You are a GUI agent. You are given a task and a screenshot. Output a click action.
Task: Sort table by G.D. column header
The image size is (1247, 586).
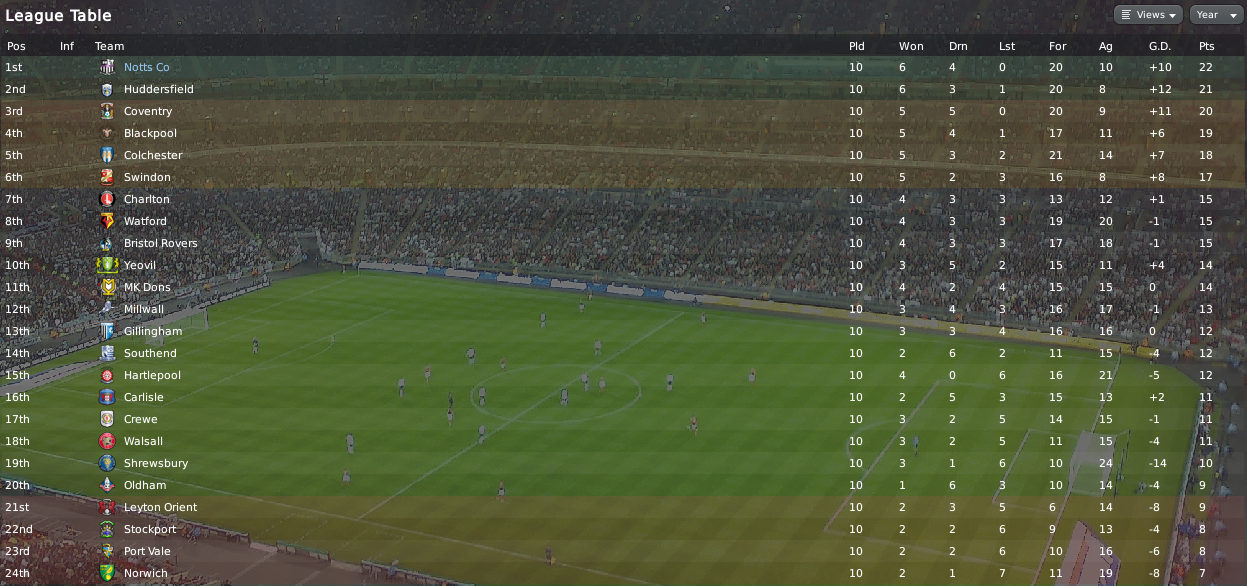[1159, 46]
